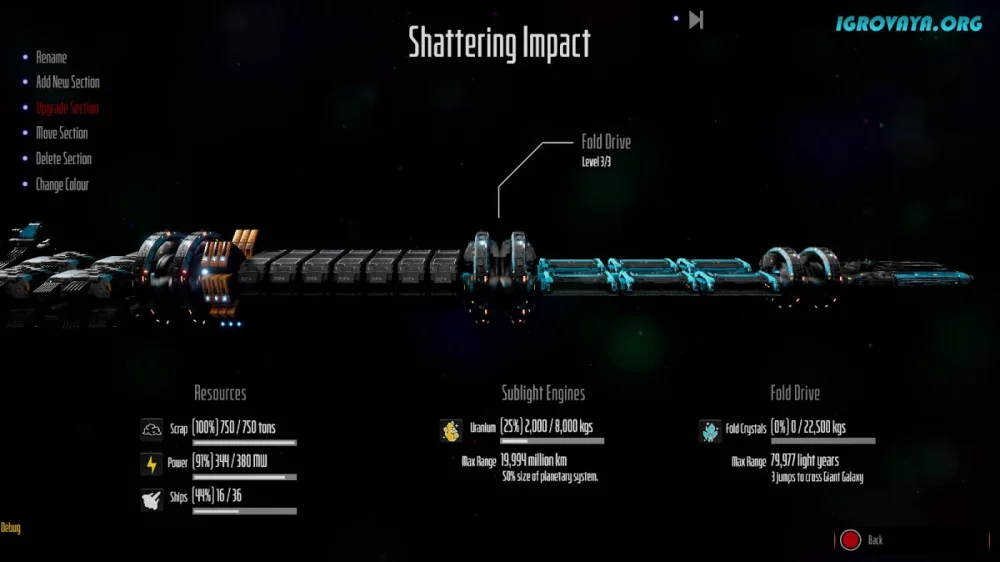The height and width of the screenshot is (562, 1000).
Task: Choose Rename from the ship menu
Action: point(51,58)
